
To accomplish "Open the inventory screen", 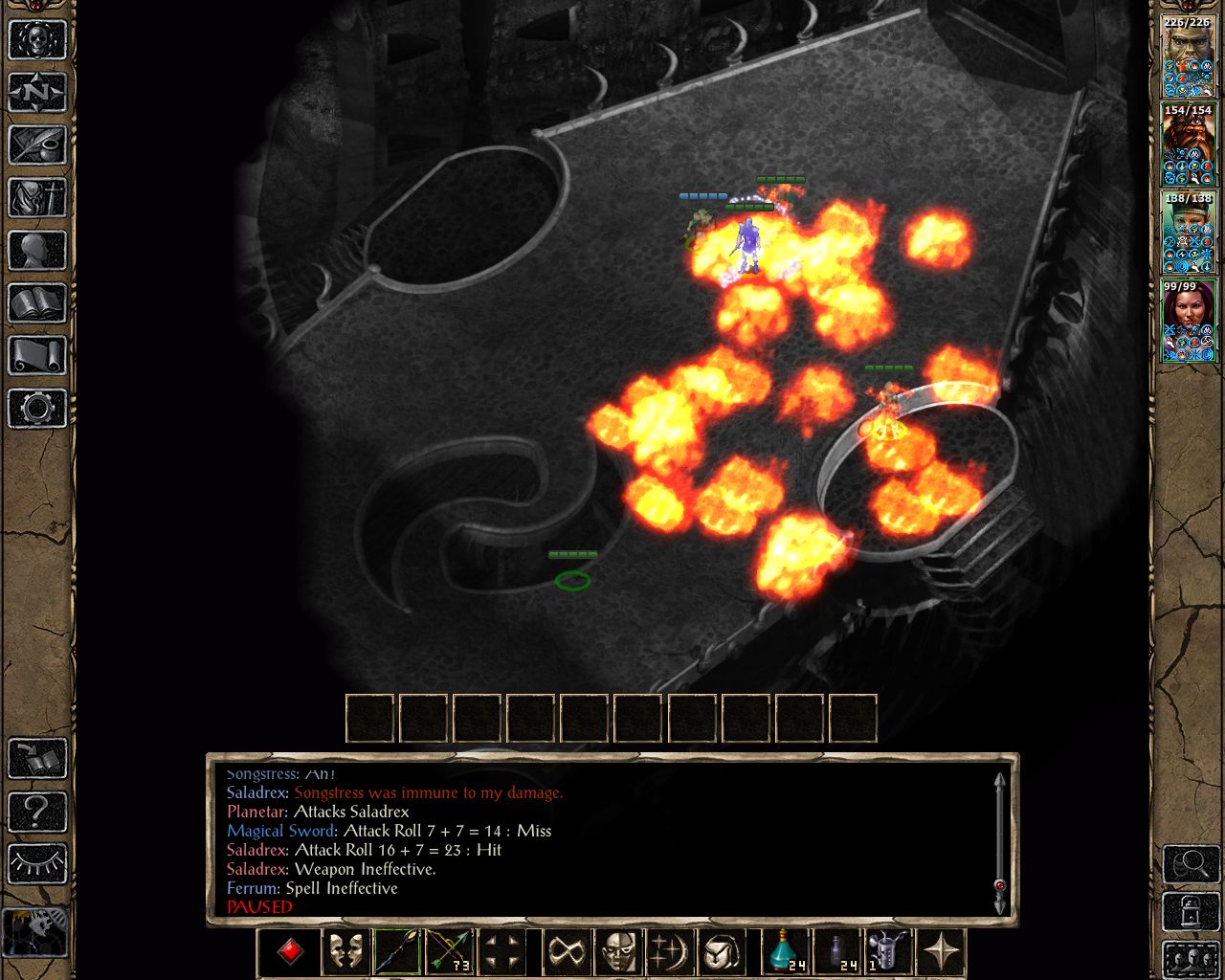I will (37, 198).
